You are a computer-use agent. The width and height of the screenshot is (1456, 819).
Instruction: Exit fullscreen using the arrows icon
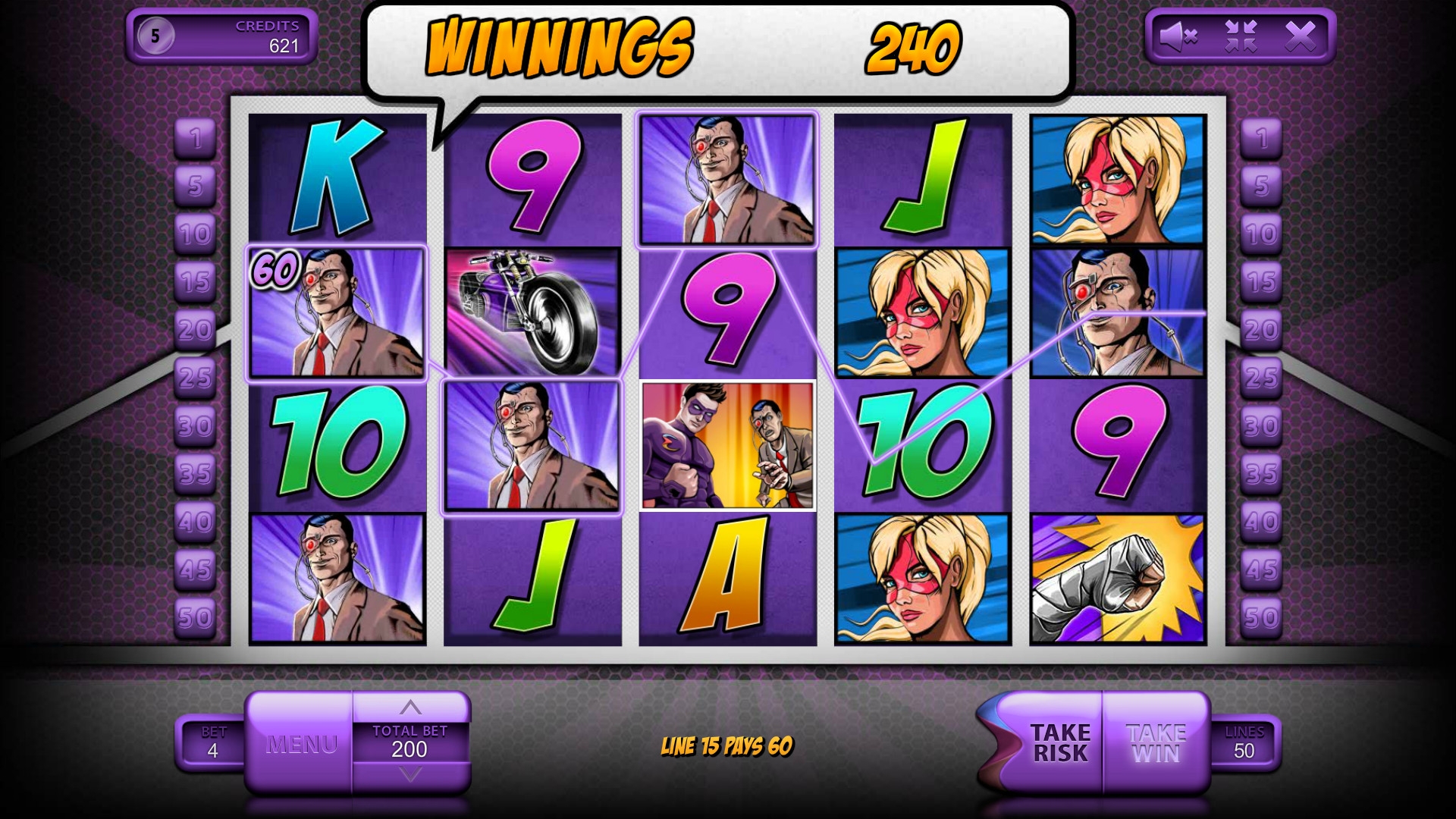1241,36
